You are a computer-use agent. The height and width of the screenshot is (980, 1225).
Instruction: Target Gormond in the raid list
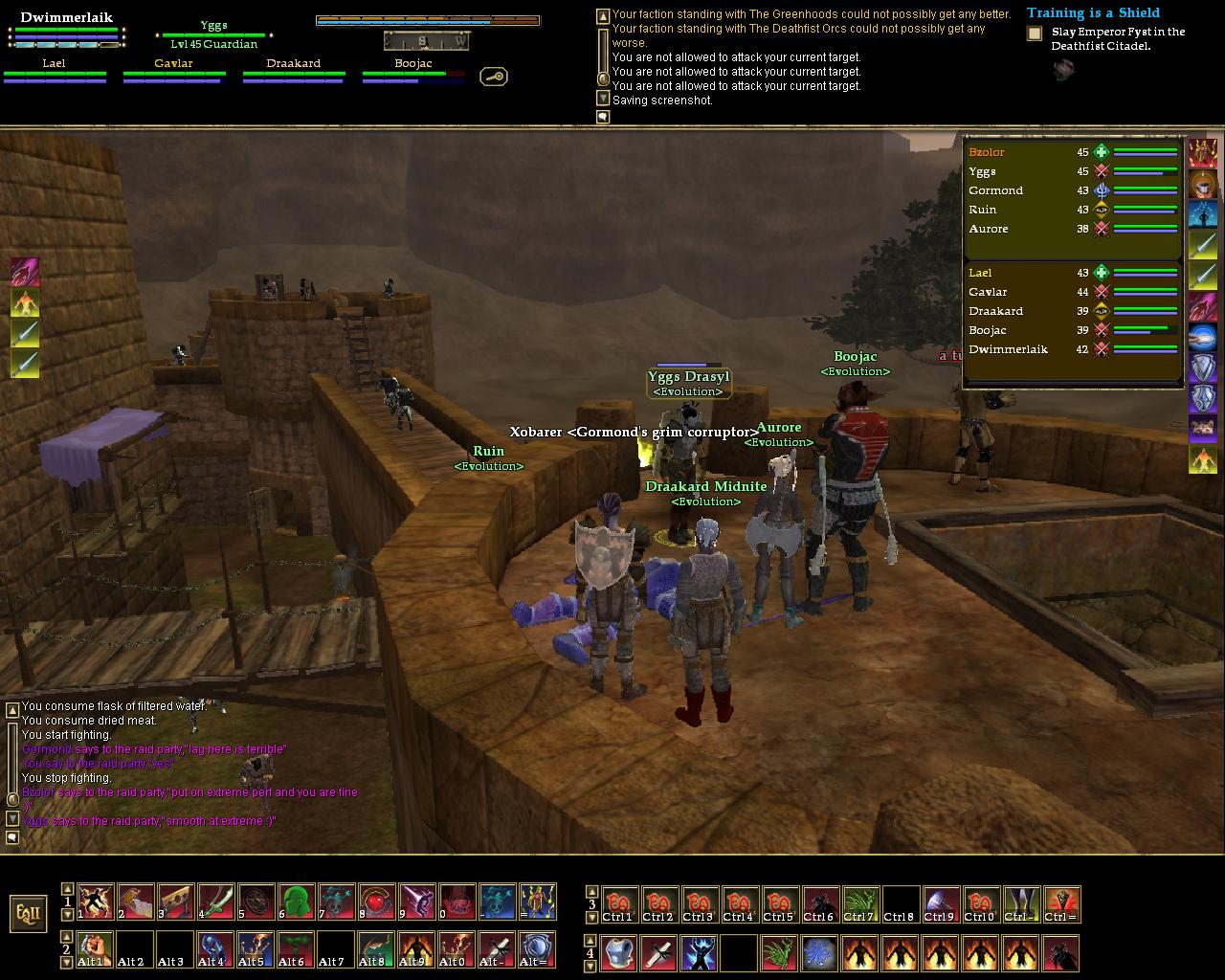point(995,190)
